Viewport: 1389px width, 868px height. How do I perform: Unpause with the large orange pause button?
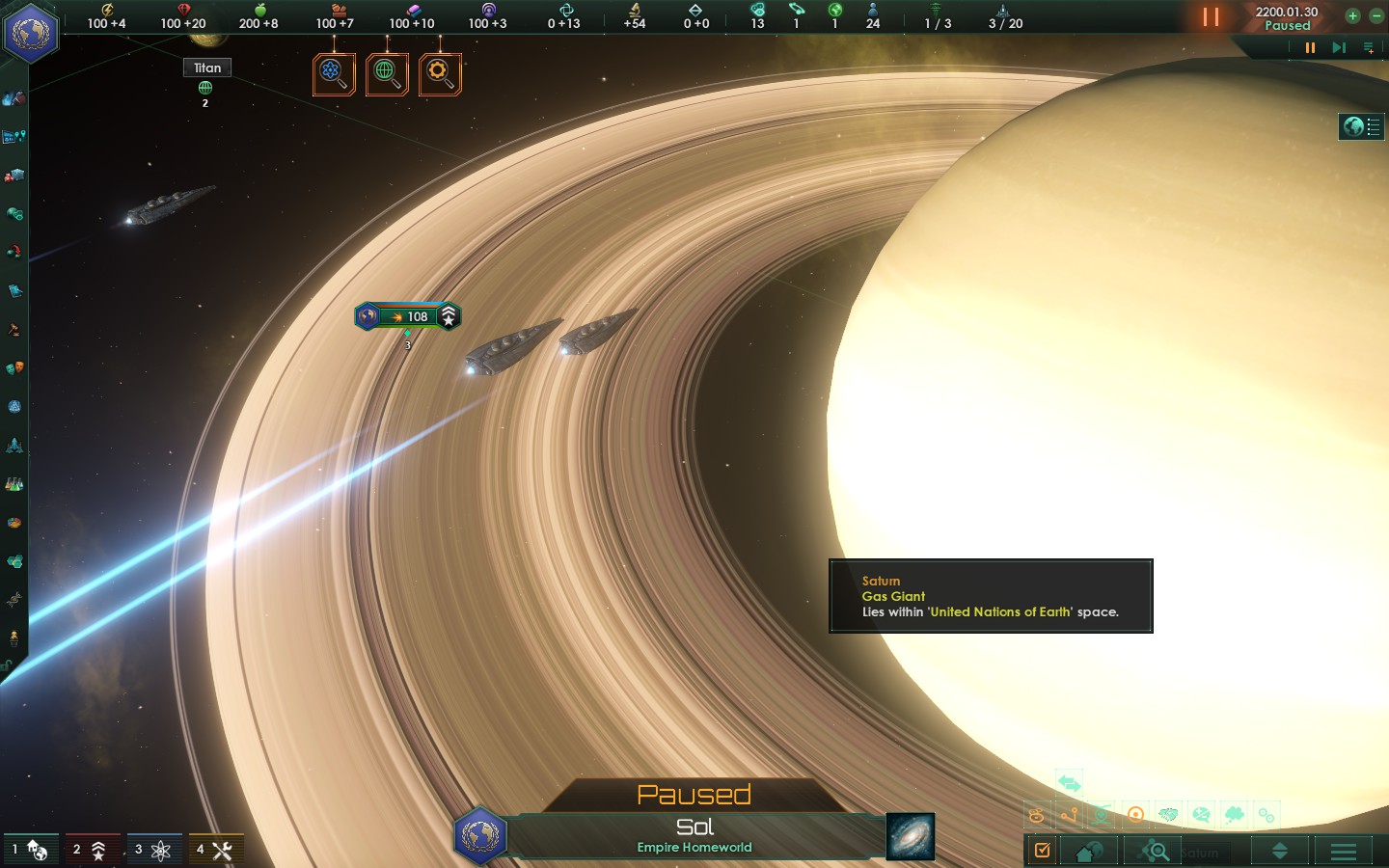(1211, 17)
